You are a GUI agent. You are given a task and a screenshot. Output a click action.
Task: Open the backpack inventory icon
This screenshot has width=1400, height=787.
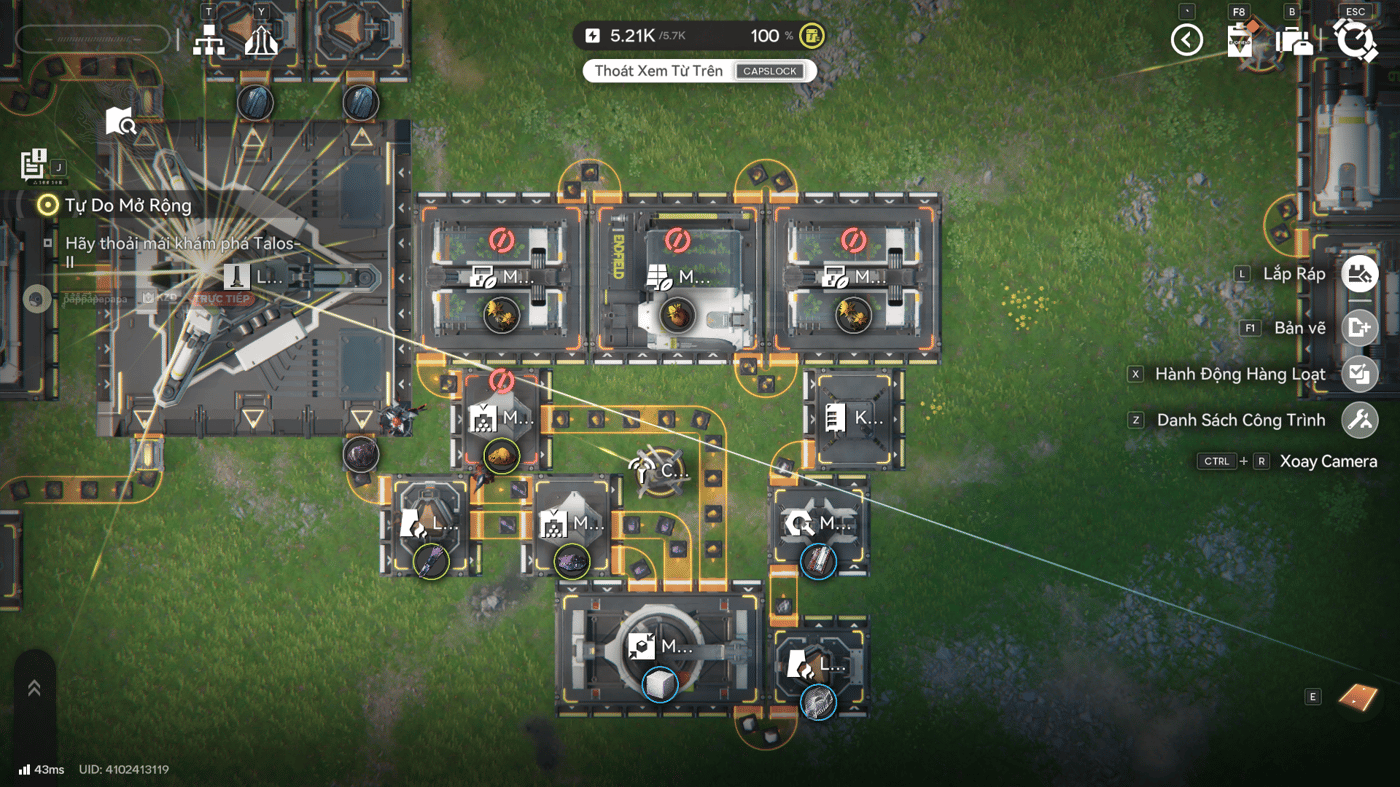click(1295, 40)
